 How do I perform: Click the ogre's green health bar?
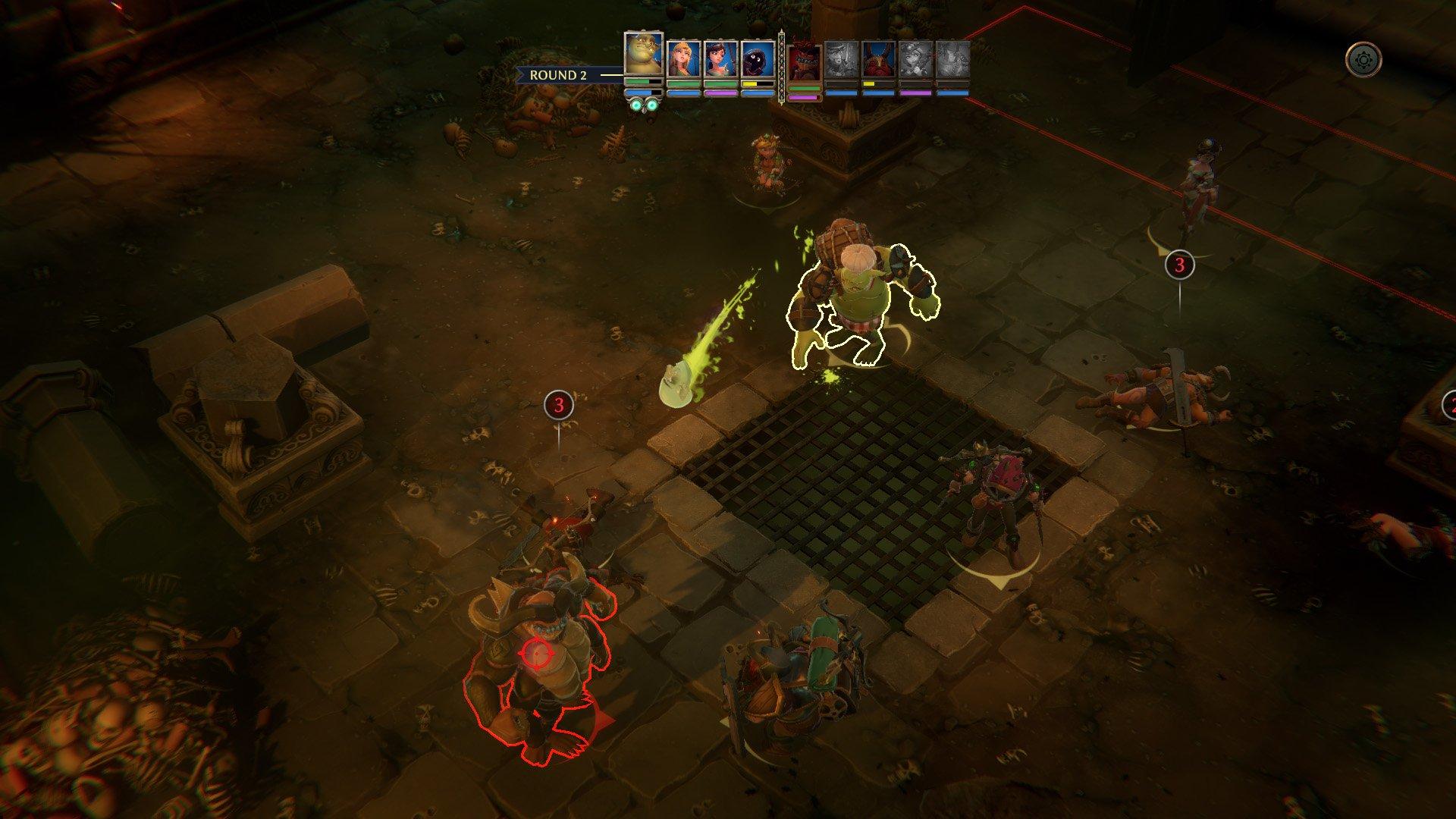click(x=640, y=81)
